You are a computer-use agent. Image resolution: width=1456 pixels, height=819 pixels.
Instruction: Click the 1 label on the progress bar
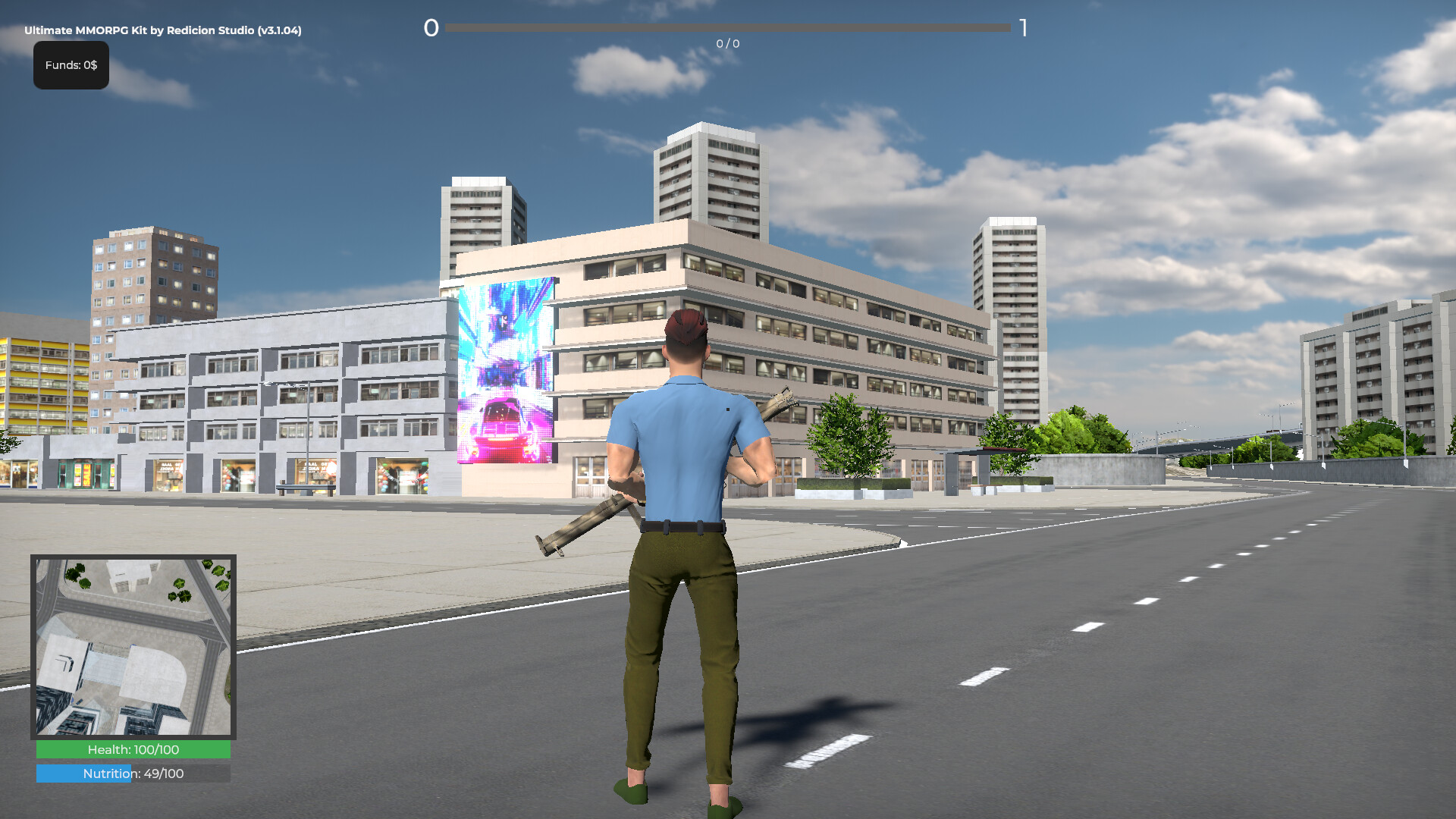1025,29
